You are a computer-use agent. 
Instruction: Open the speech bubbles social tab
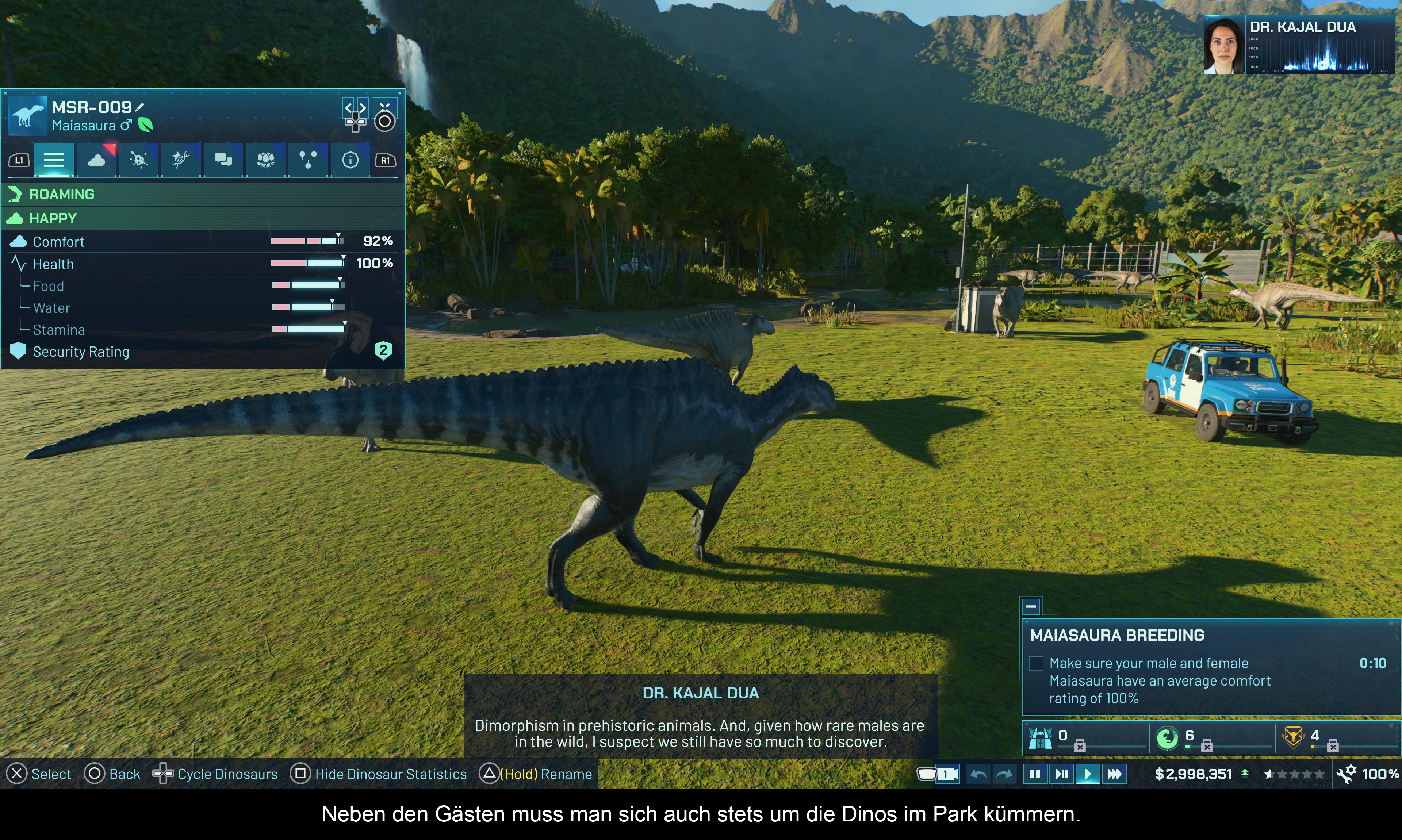tap(223, 160)
